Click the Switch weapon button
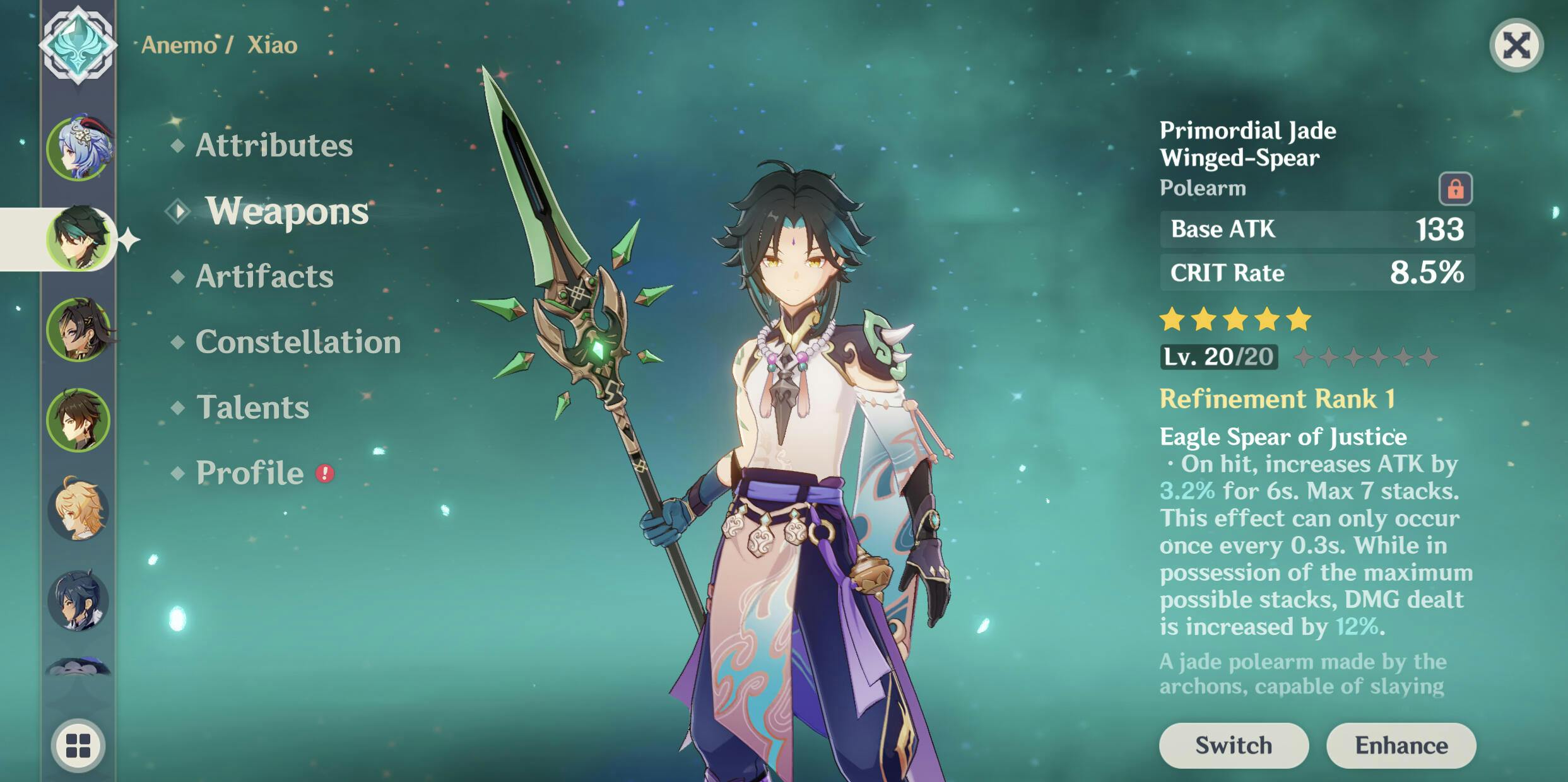 [1234, 745]
